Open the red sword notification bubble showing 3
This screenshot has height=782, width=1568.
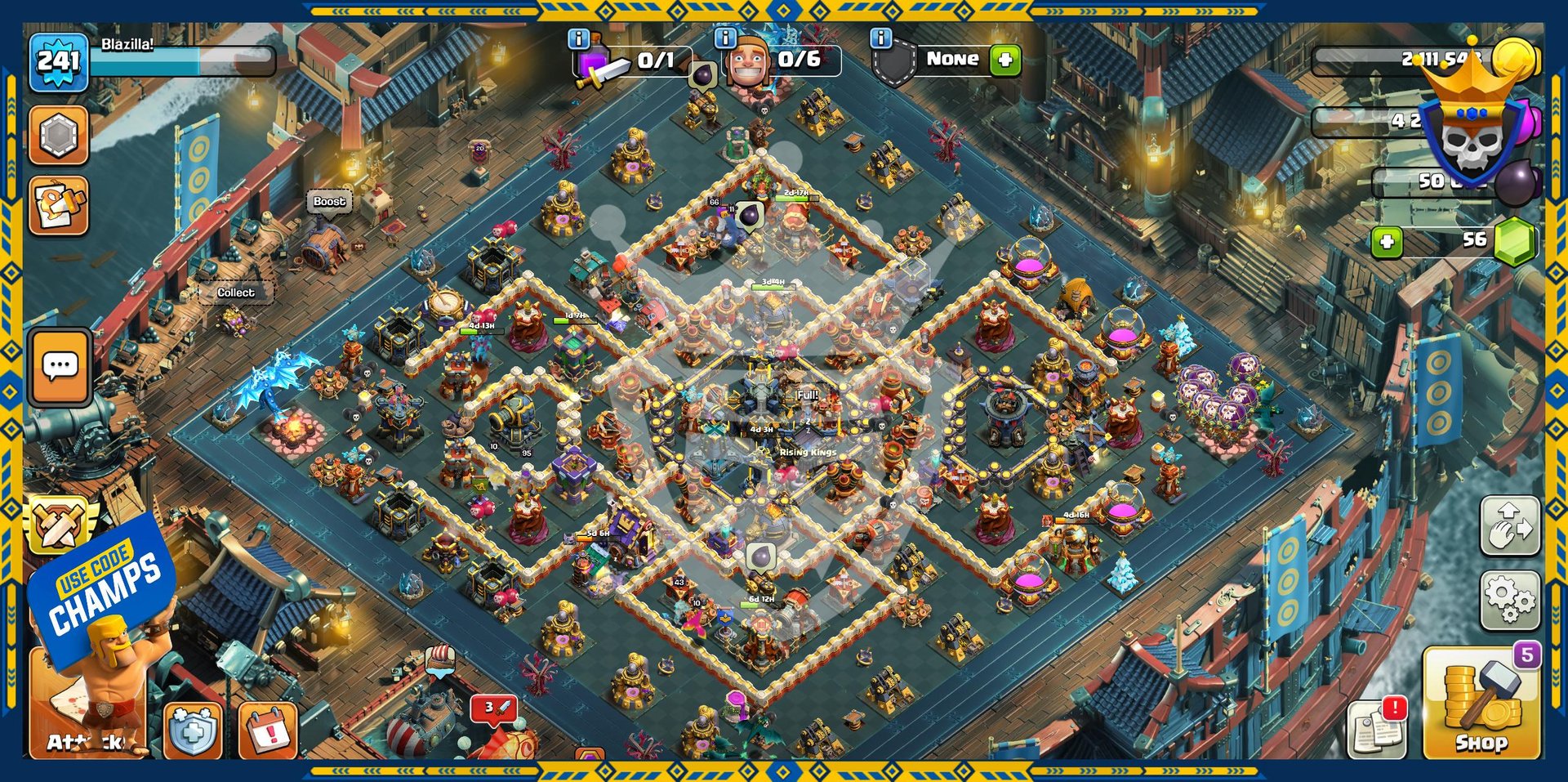pos(493,708)
